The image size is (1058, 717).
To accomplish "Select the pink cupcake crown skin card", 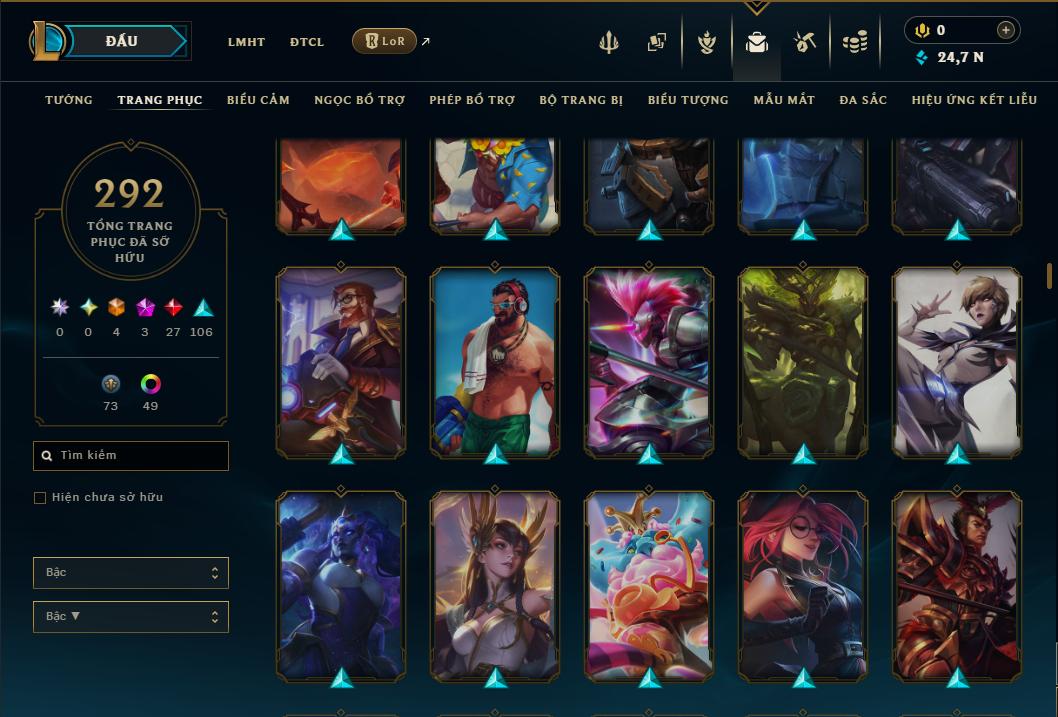I will pos(649,585).
